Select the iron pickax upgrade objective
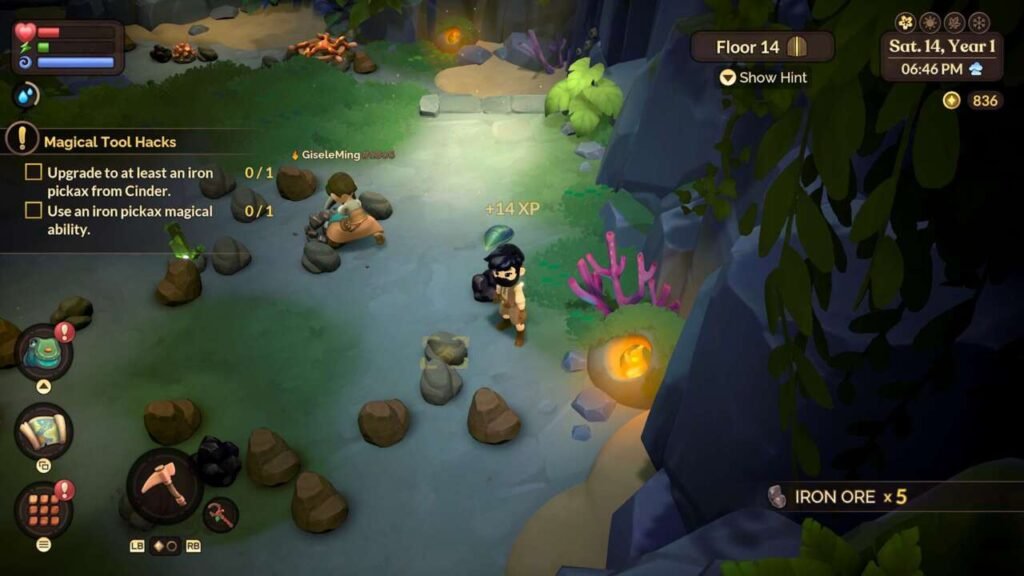This screenshot has width=1024, height=576. [130, 181]
